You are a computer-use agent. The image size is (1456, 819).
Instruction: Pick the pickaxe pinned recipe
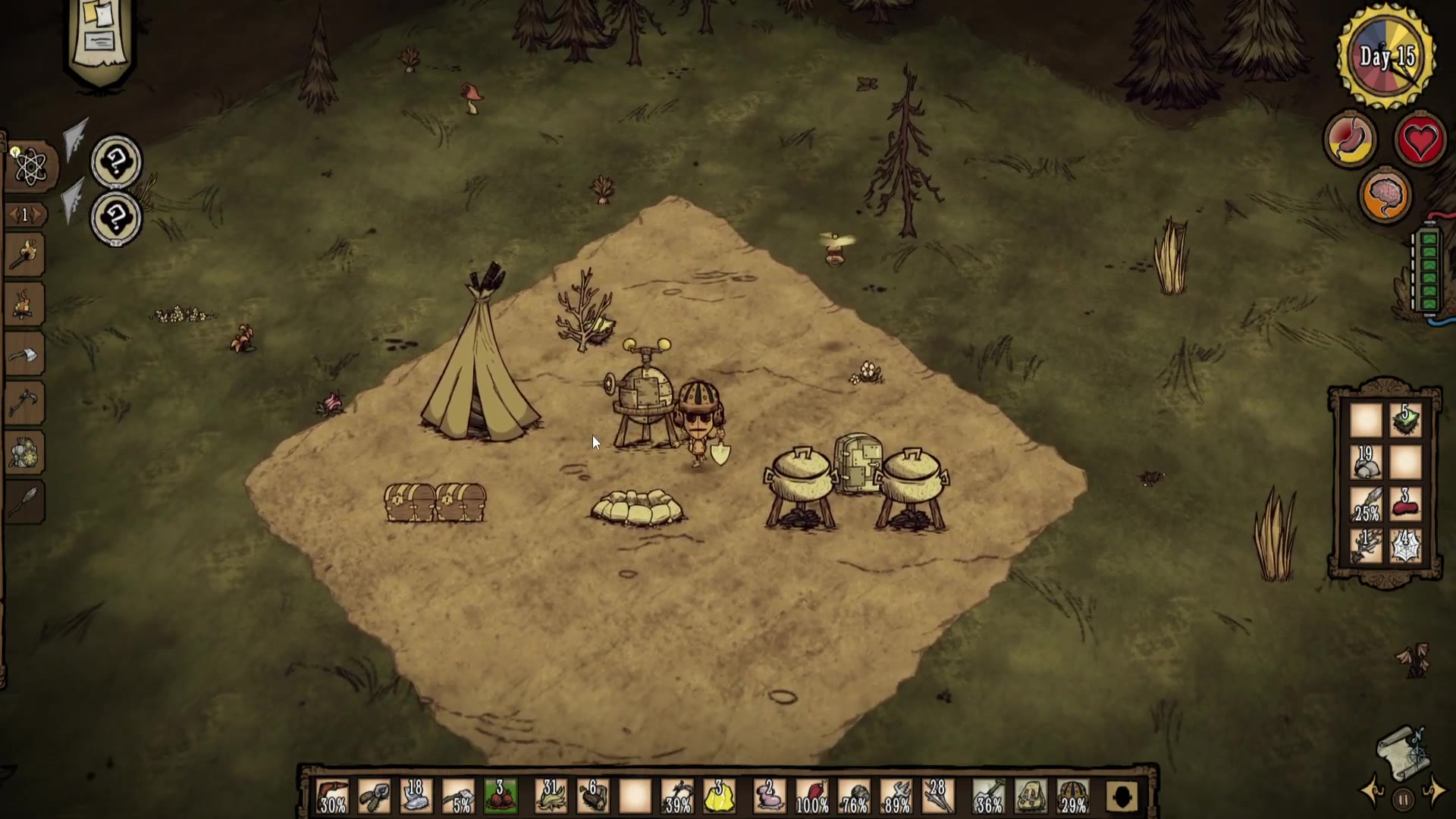click(x=24, y=403)
